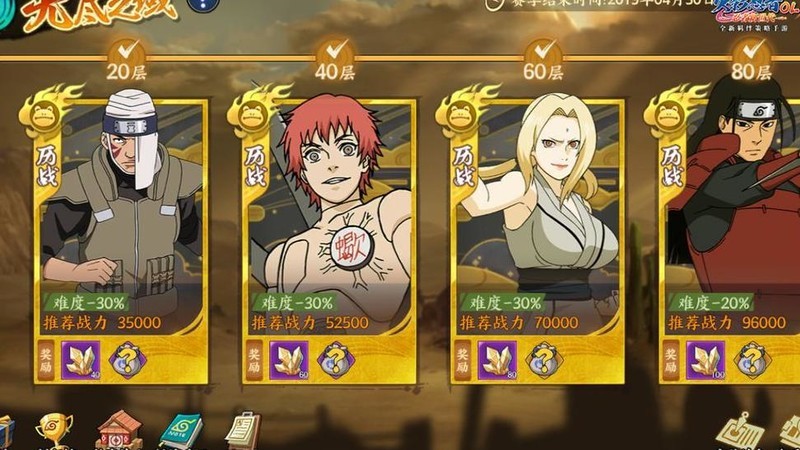View the mystery reward on the 52500 card
800x450 pixels.
pyautogui.click(x=335, y=360)
